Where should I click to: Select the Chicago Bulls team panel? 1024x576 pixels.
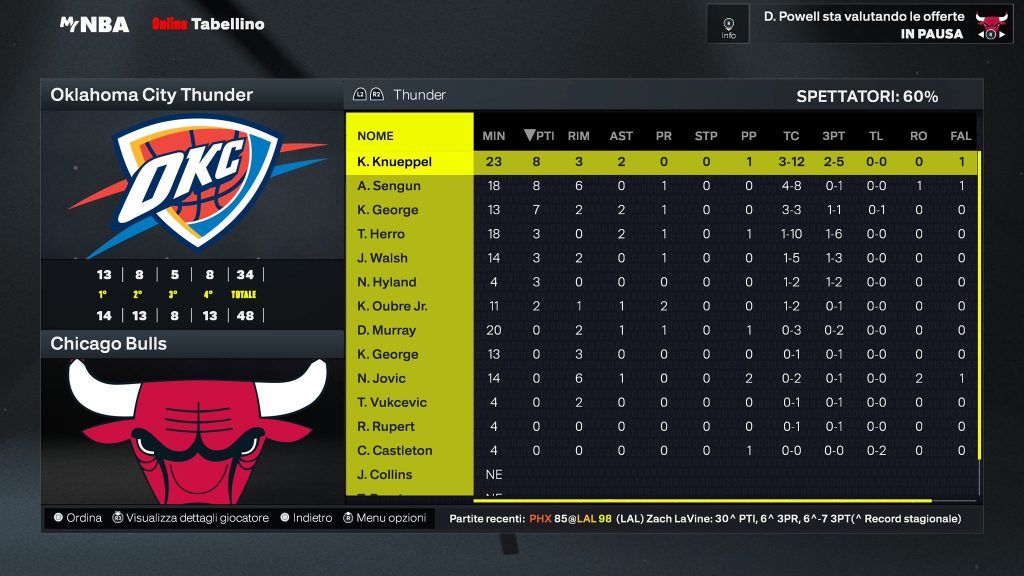pyautogui.click(x=191, y=344)
